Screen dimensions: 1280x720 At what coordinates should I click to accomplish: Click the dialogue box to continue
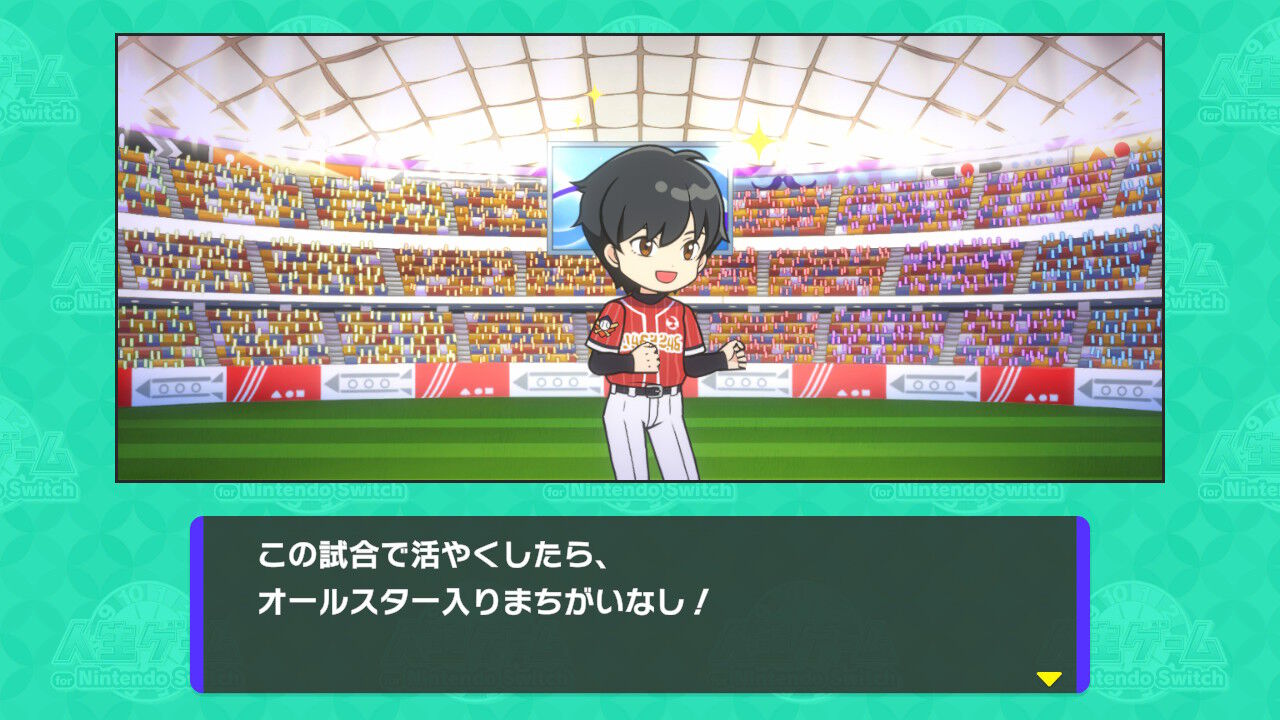click(x=640, y=600)
